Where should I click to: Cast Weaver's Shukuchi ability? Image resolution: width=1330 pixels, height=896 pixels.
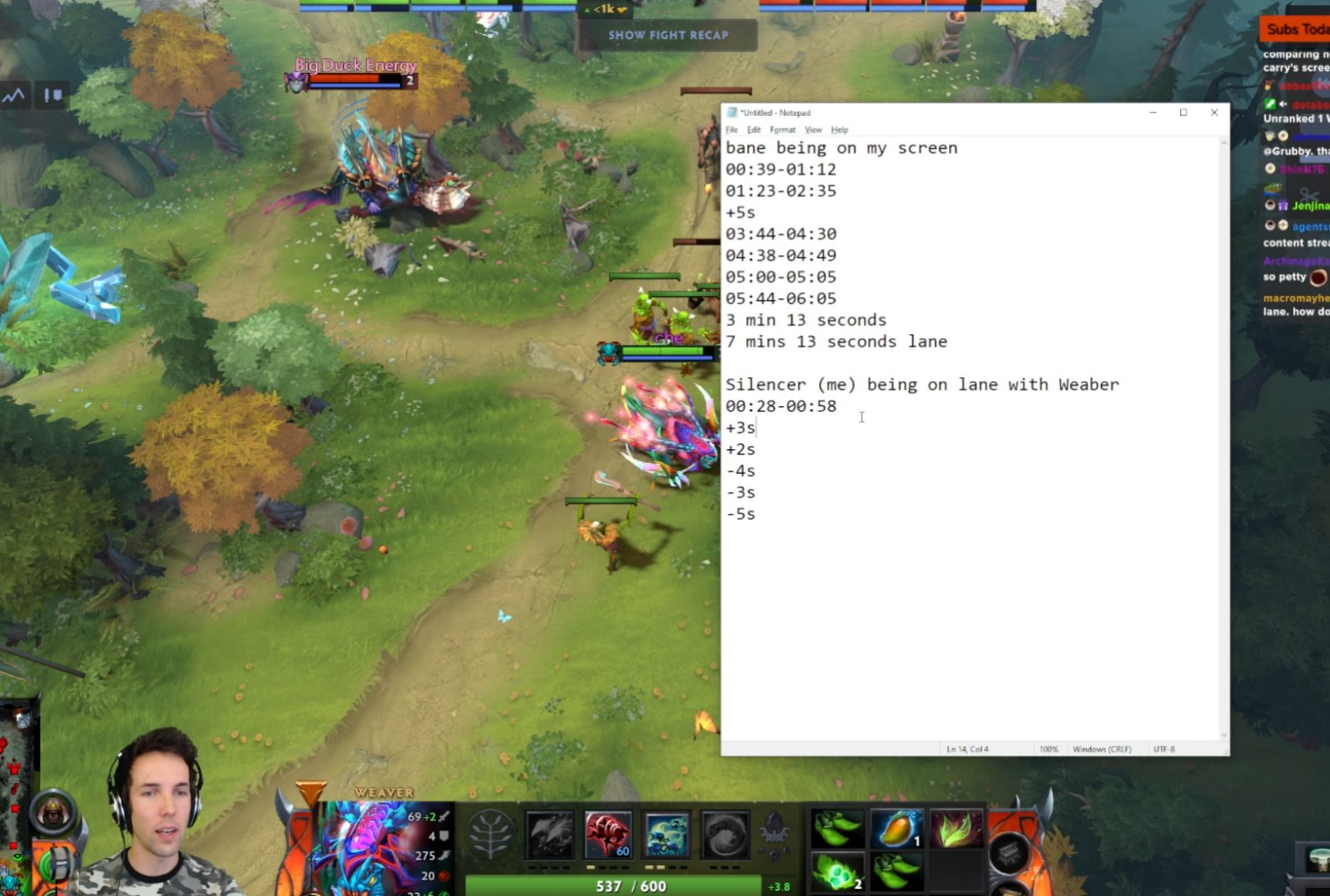coord(609,834)
